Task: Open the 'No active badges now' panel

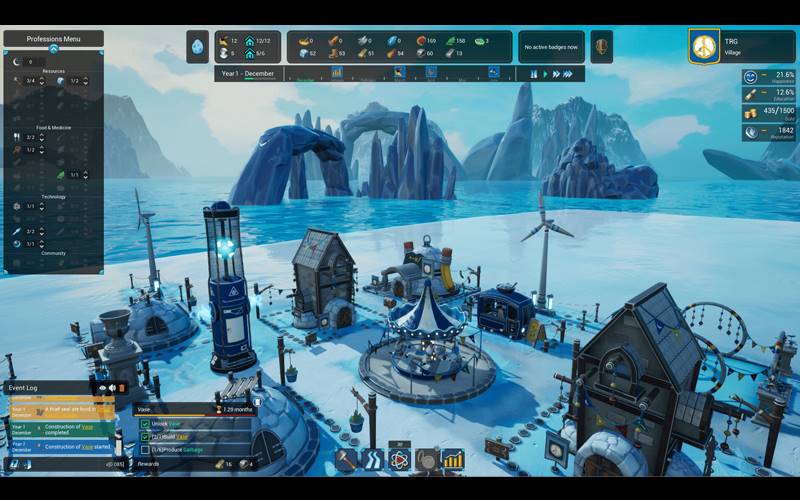Action: pyautogui.click(x=552, y=46)
